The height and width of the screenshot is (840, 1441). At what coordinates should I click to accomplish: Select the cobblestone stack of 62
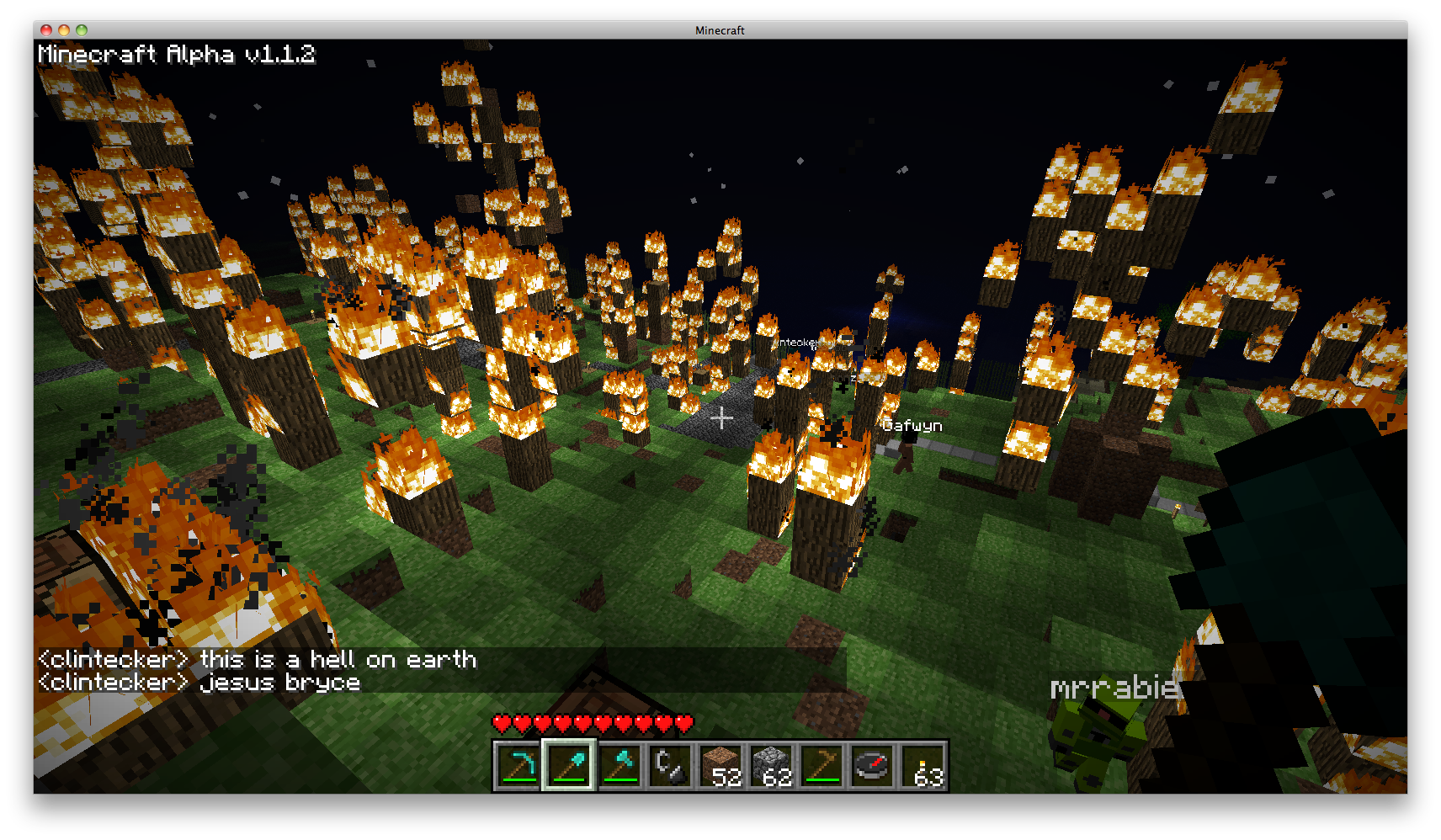pyautogui.click(x=771, y=766)
